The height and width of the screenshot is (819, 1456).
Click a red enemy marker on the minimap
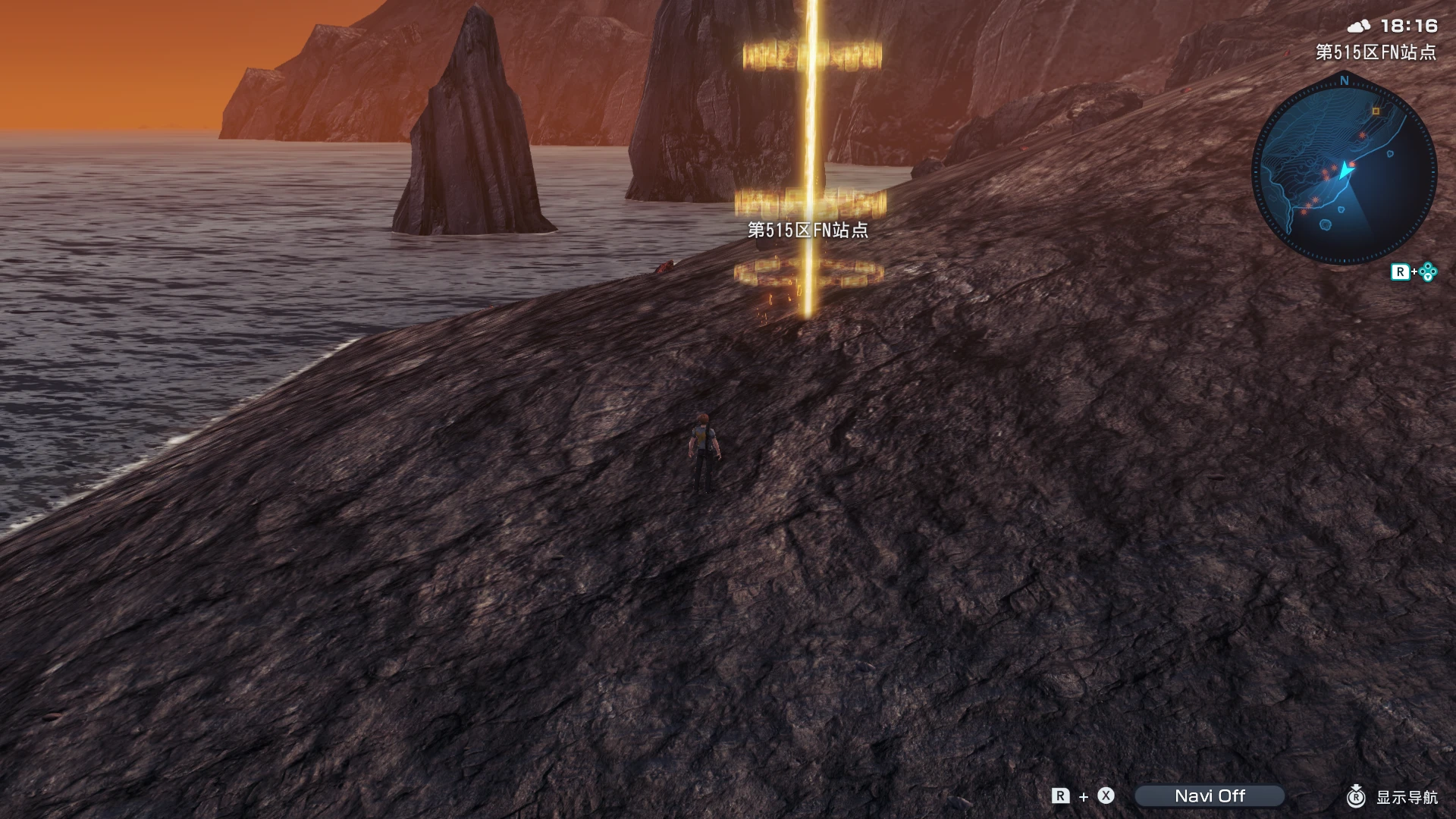coord(1363,136)
